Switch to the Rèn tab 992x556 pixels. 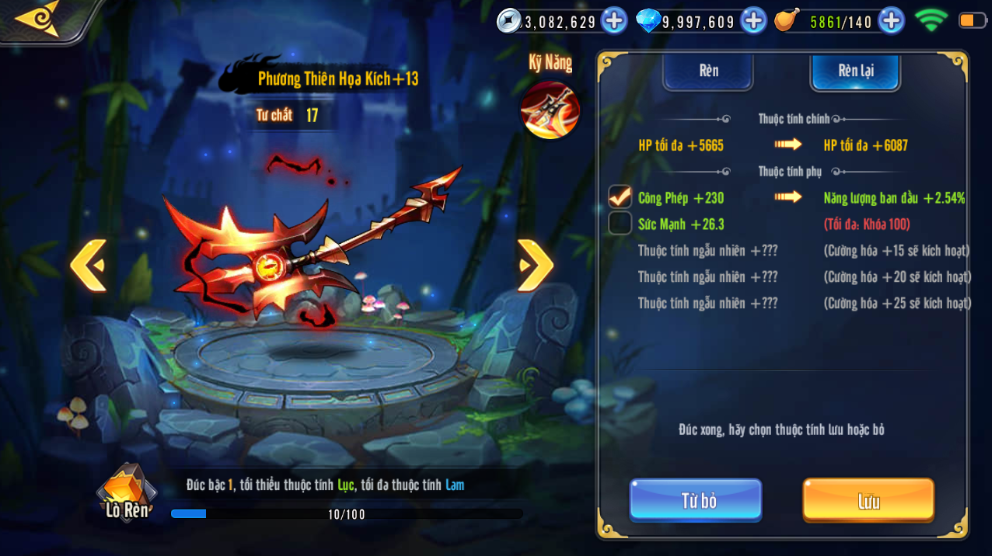708,72
